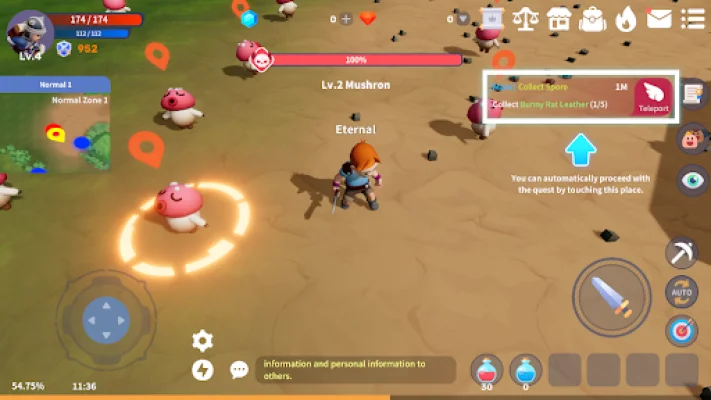Activate the bullseye target button
Screen dimensions: 711x400
(682, 331)
